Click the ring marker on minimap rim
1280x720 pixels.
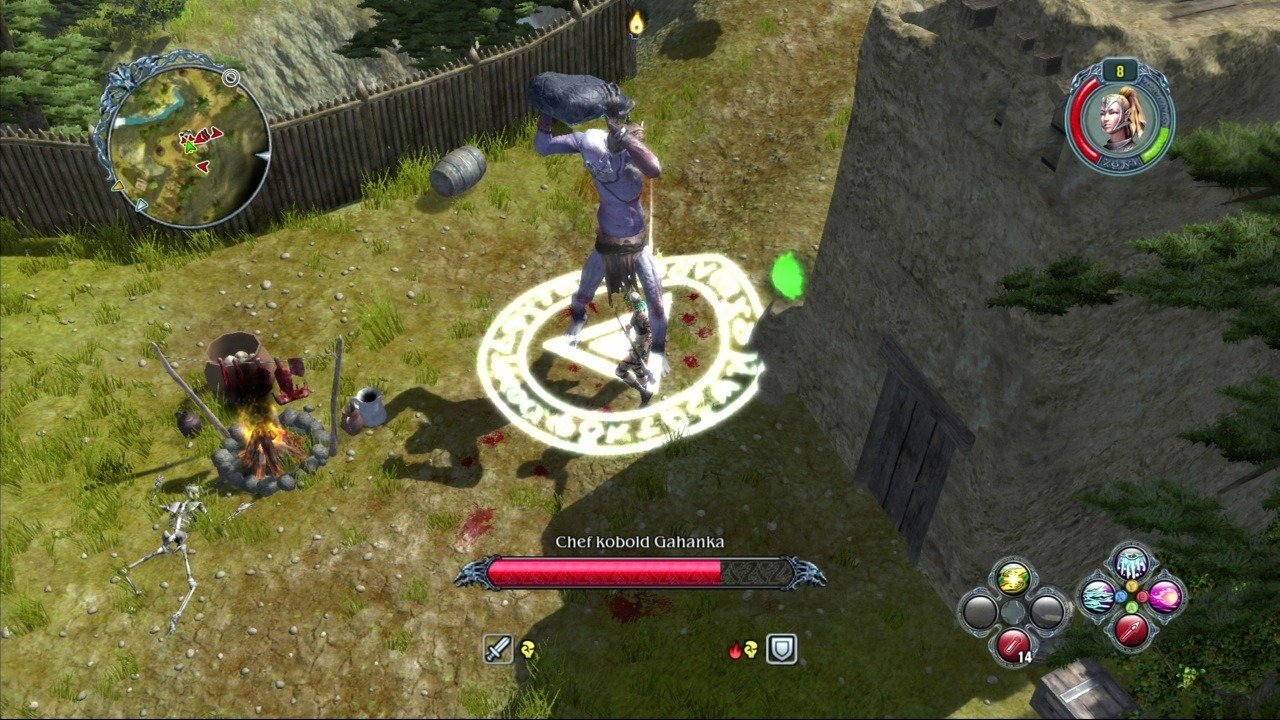232,77
